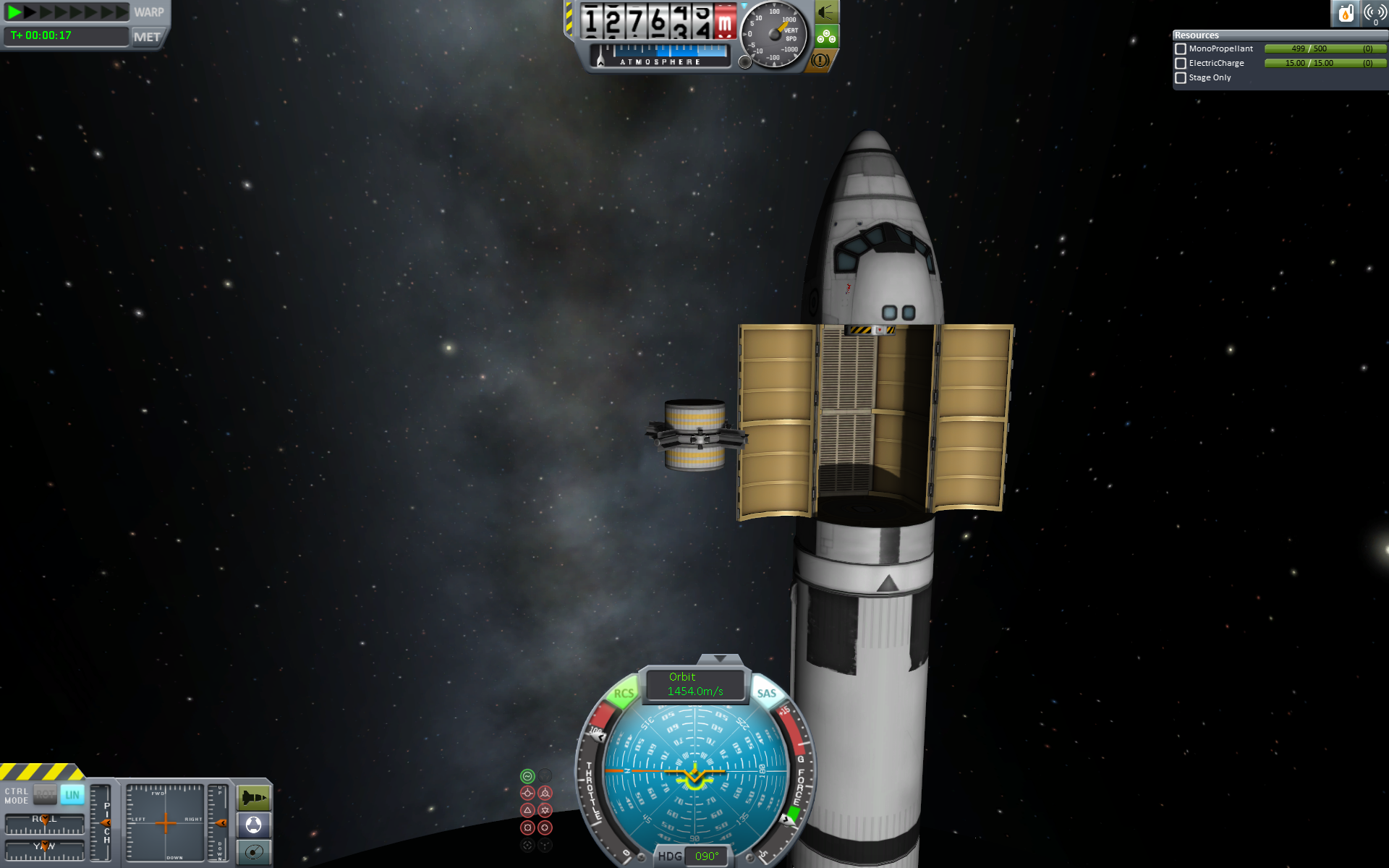Open the comms signal icon in toolbar
This screenshot has height=868, width=1389.
1375,13
